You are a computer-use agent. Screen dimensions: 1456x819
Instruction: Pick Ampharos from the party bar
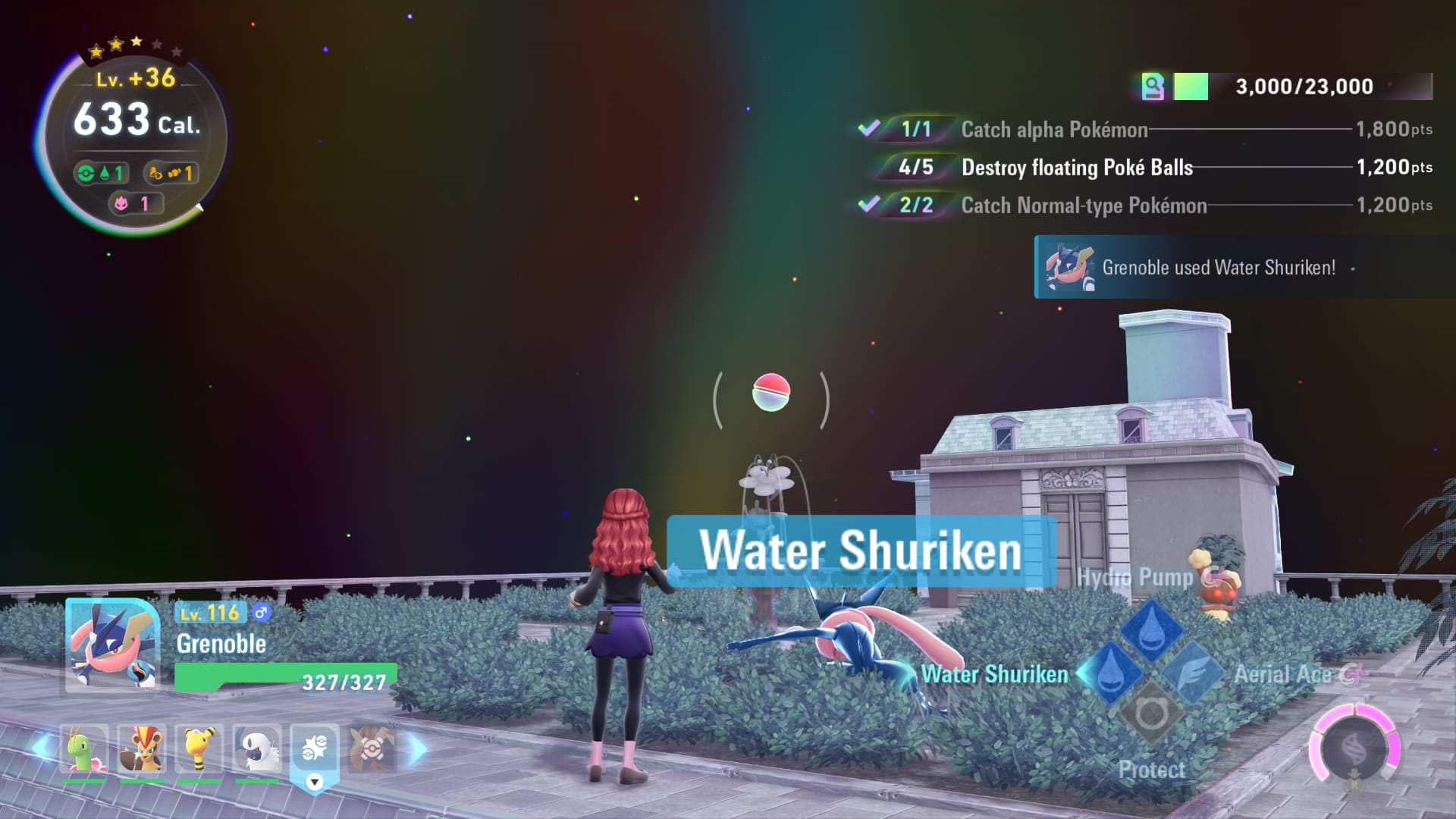(x=199, y=749)
